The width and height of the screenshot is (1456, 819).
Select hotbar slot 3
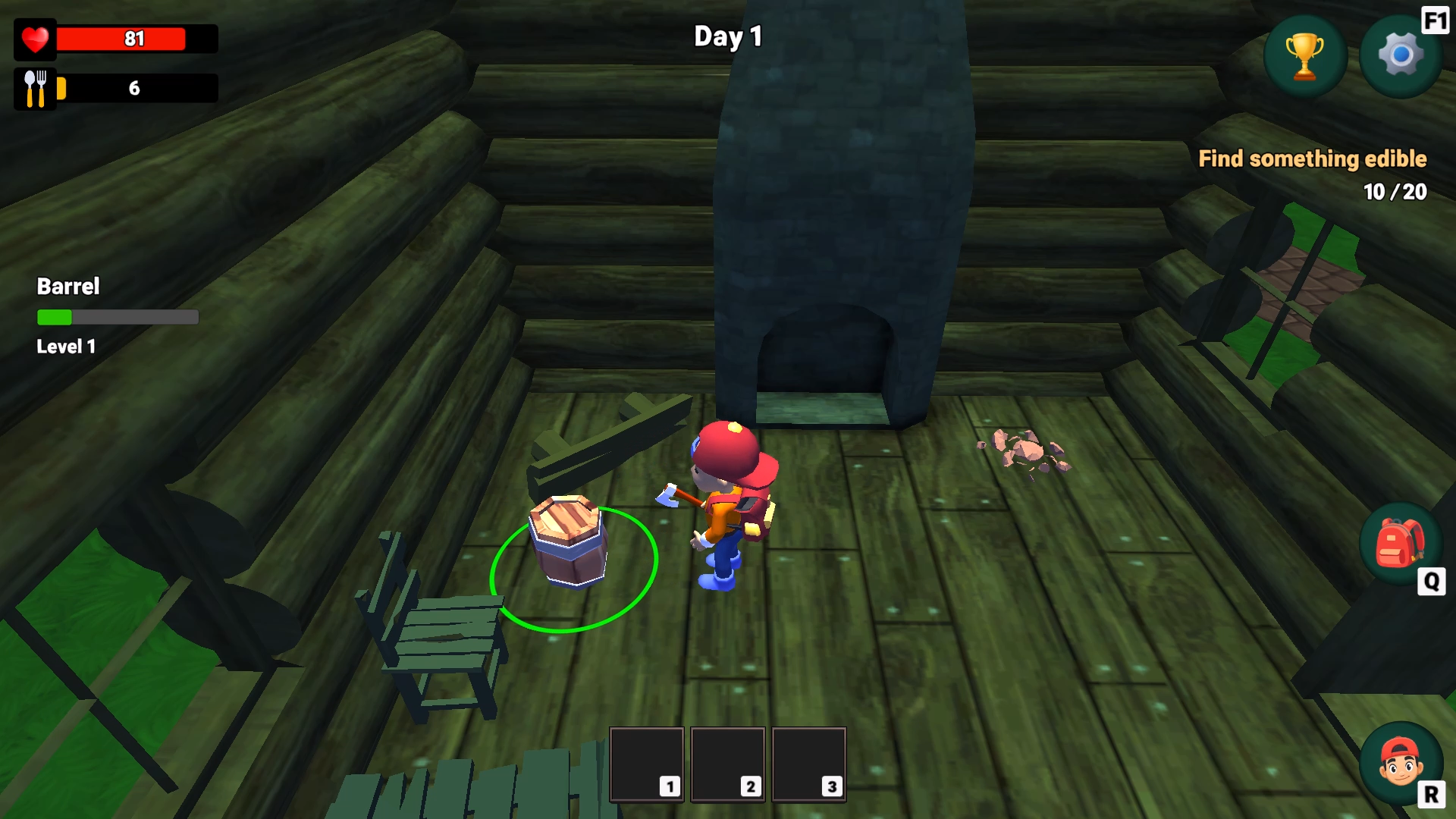pyautogui.click(x=808, y=764)
